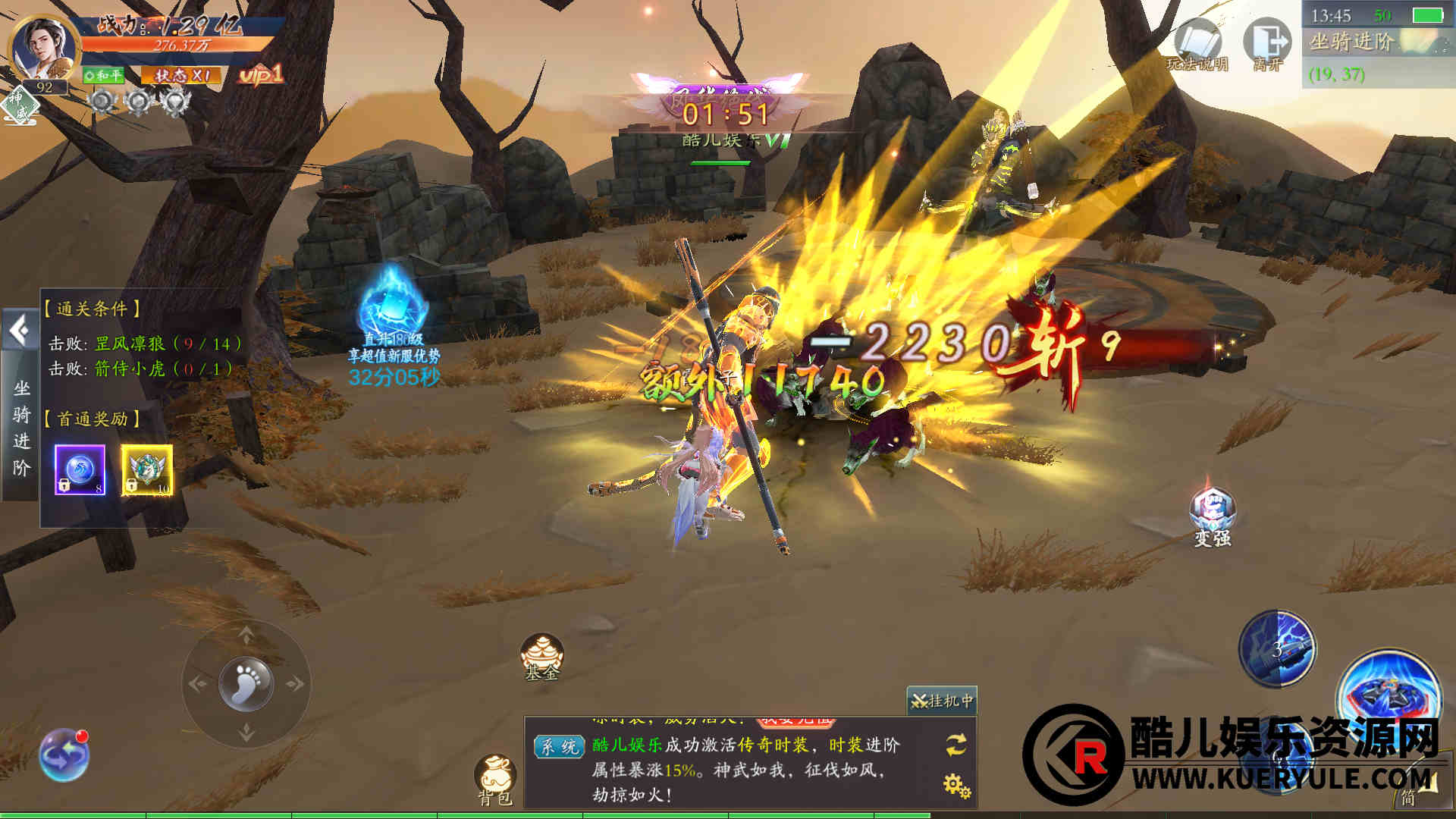The height and width of the screenshot is (819, 1456).
Task: Open the VIP1 privileges badge
Action: 261,74
